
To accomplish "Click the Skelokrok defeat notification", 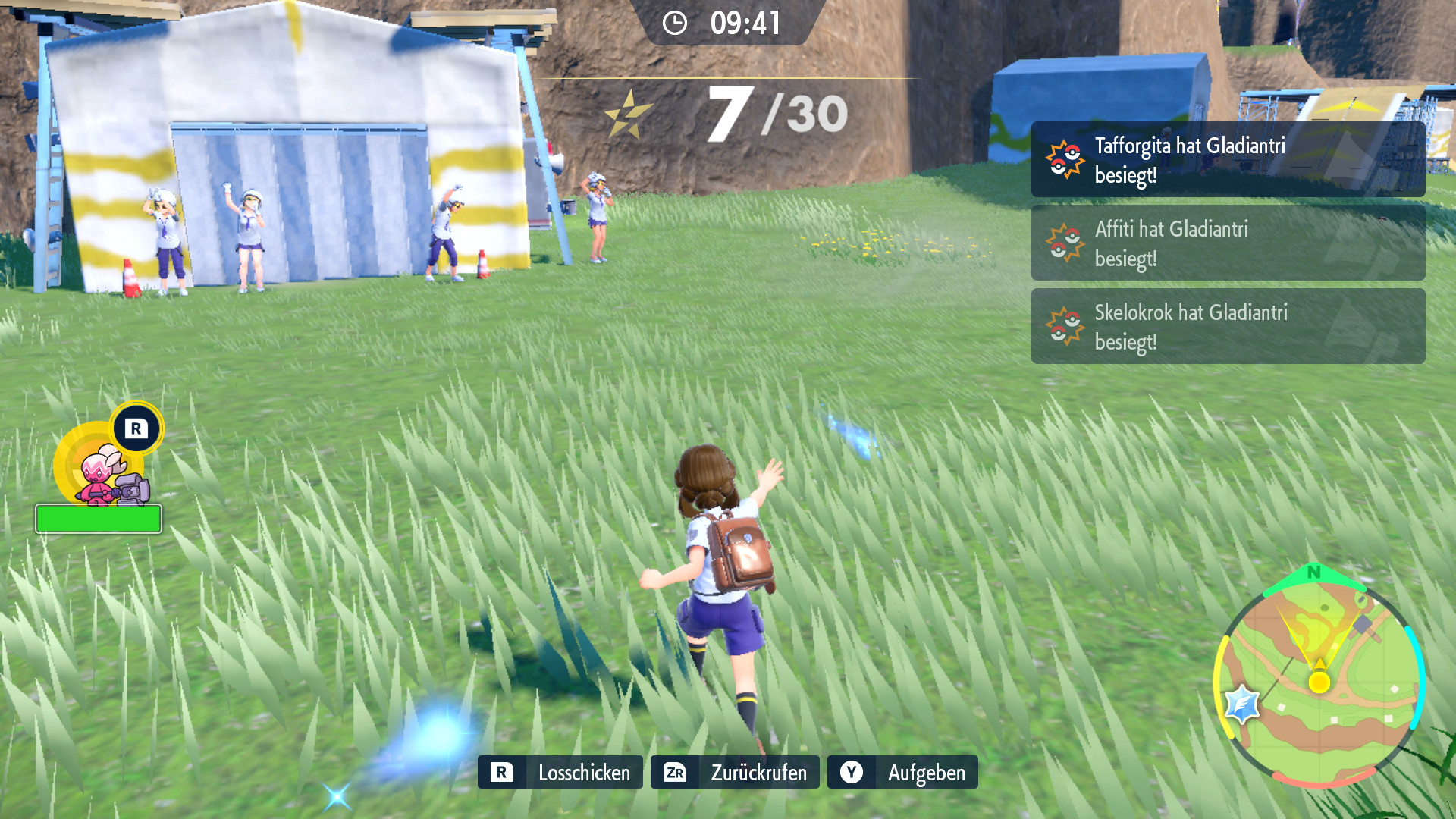I will point(1228,327).
